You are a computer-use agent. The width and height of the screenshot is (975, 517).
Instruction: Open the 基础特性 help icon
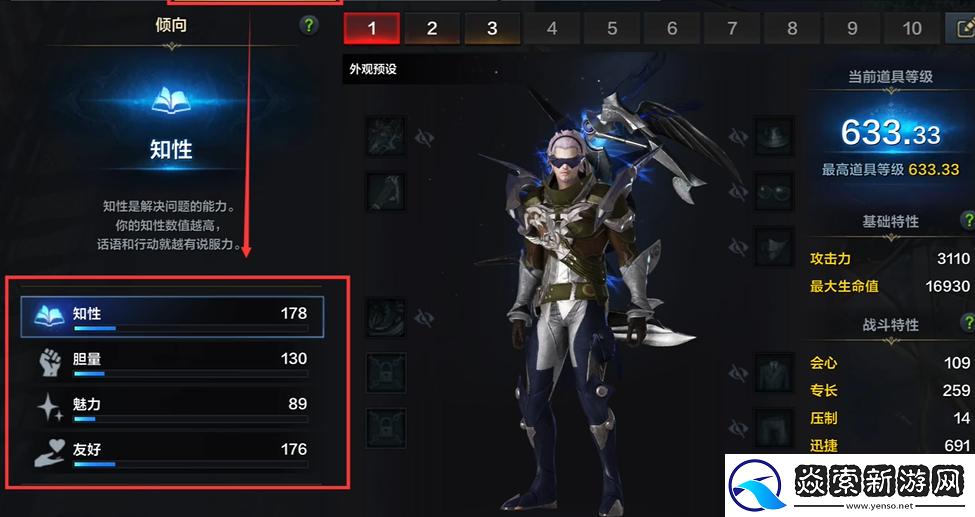[x=967, y=221]
